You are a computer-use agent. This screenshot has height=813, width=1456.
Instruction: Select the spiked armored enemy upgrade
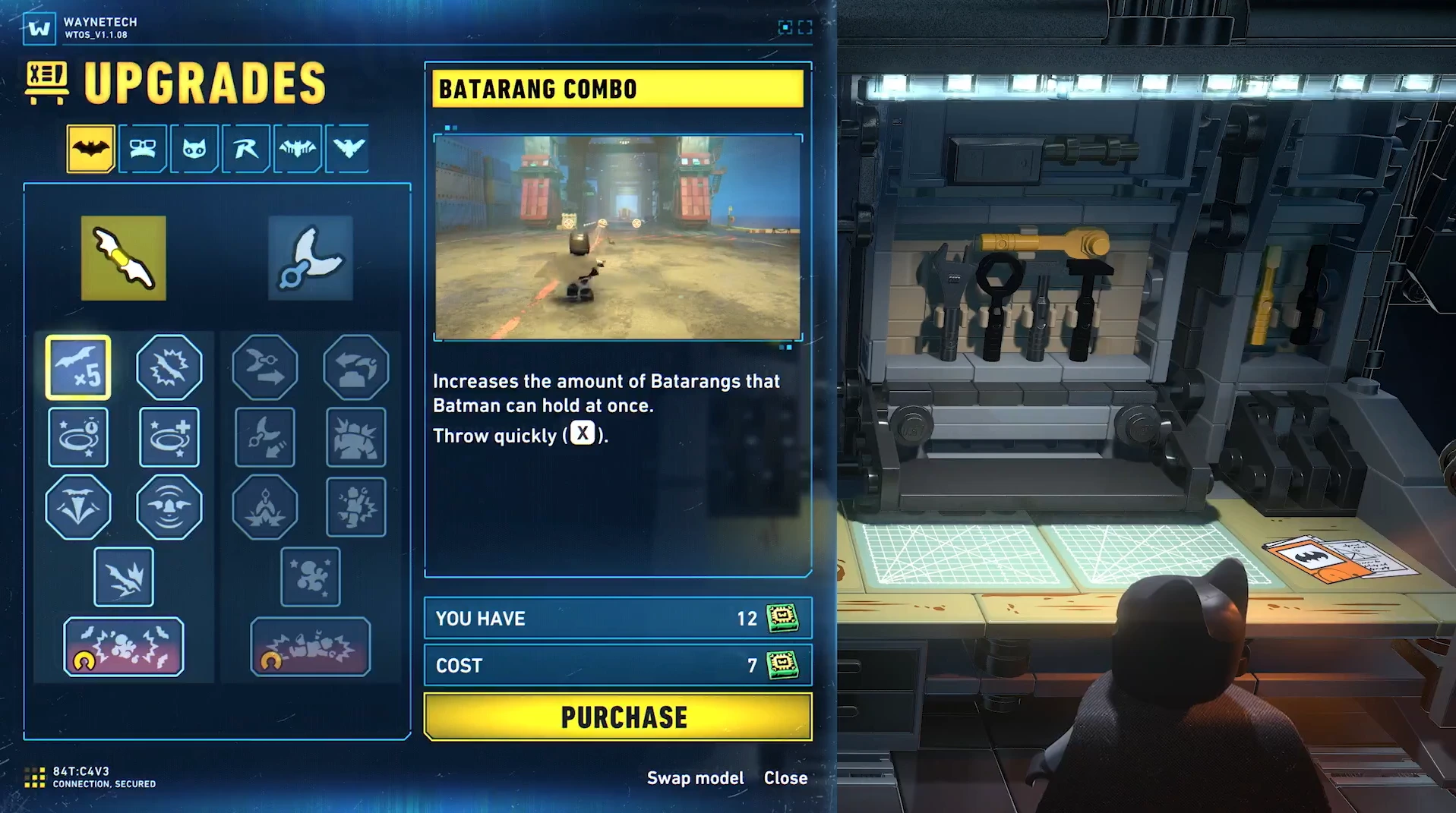pyautogui.click(x=355, y=437)
